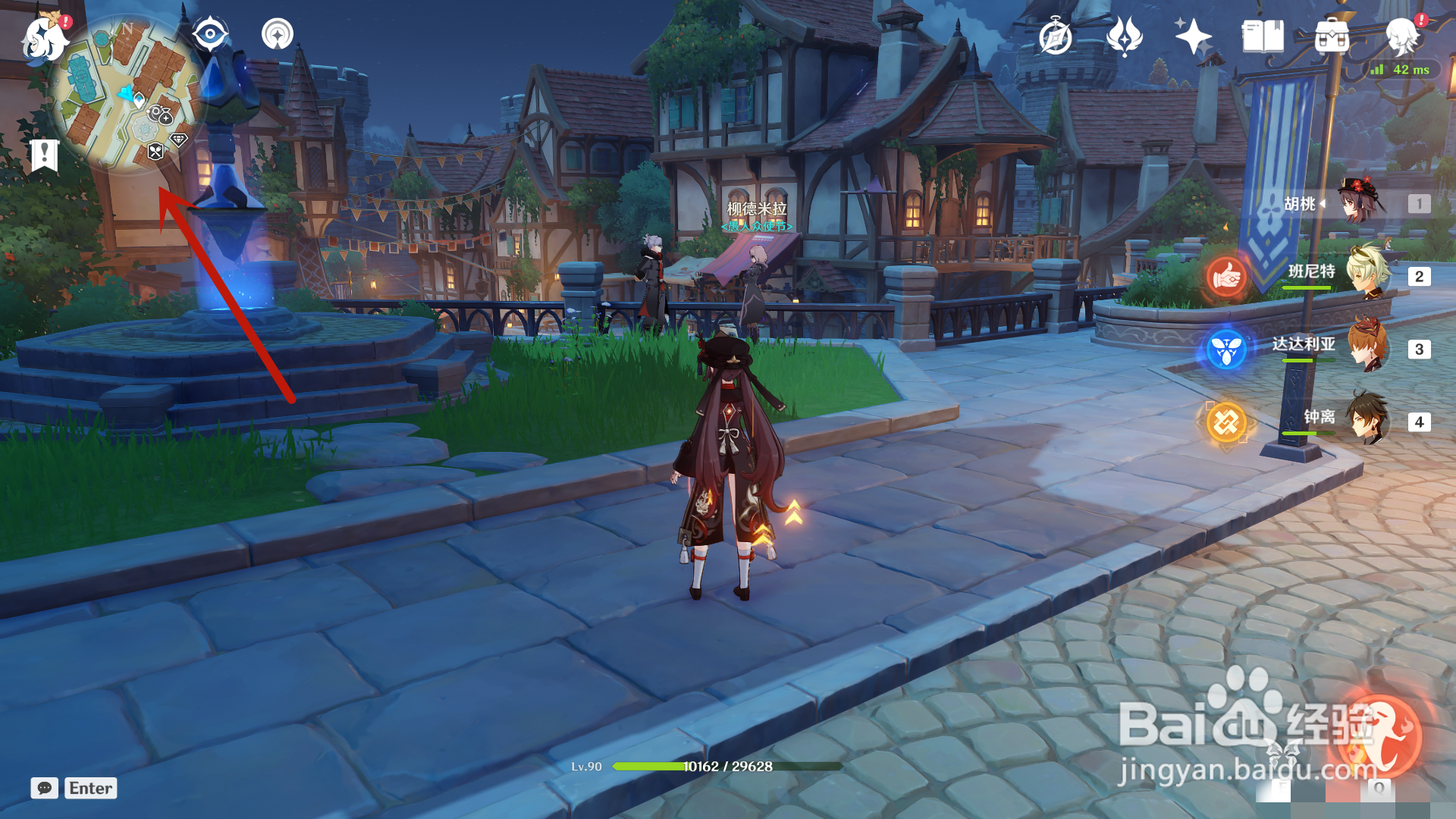This screenshot has width=1456, height=819.
Task: Toggle the elemental sight eye icon
Action: pos(210,34)
